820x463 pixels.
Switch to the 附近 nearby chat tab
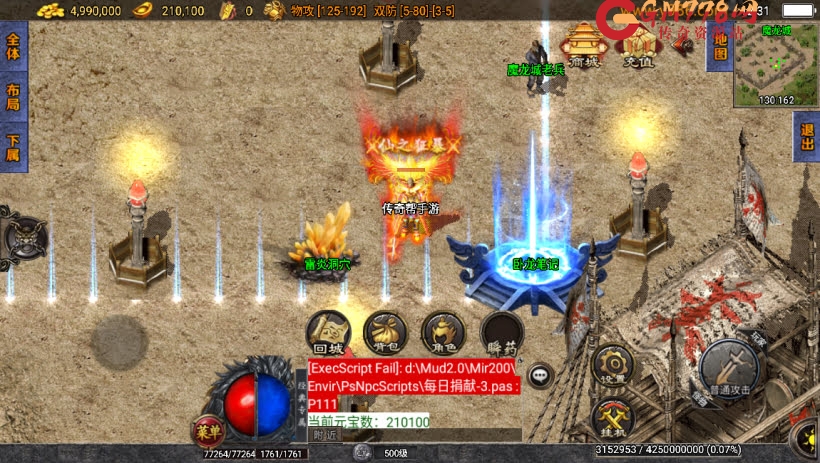pos(325,435)
